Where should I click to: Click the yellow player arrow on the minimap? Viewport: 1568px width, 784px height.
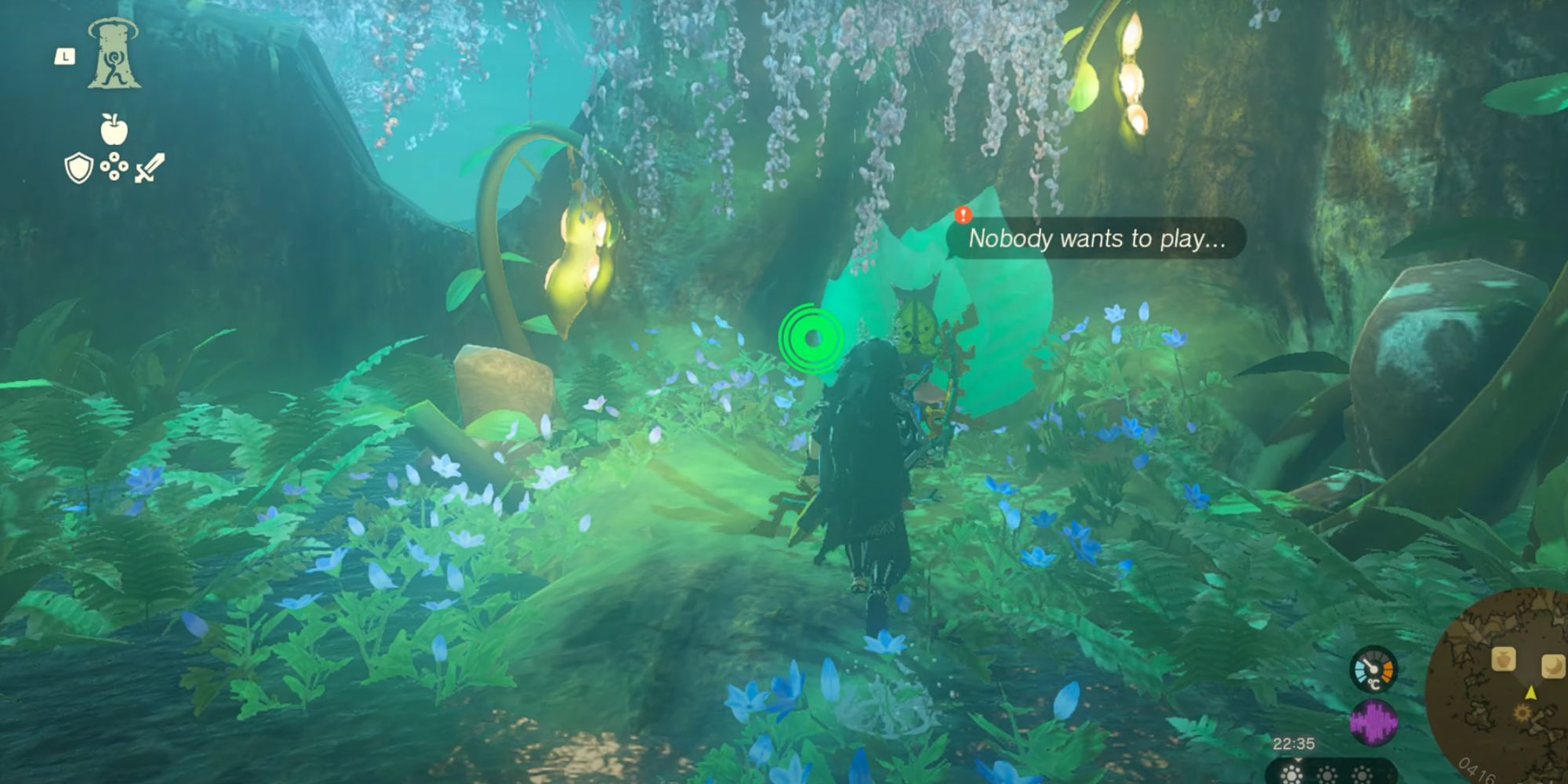tap(1530, 693)
